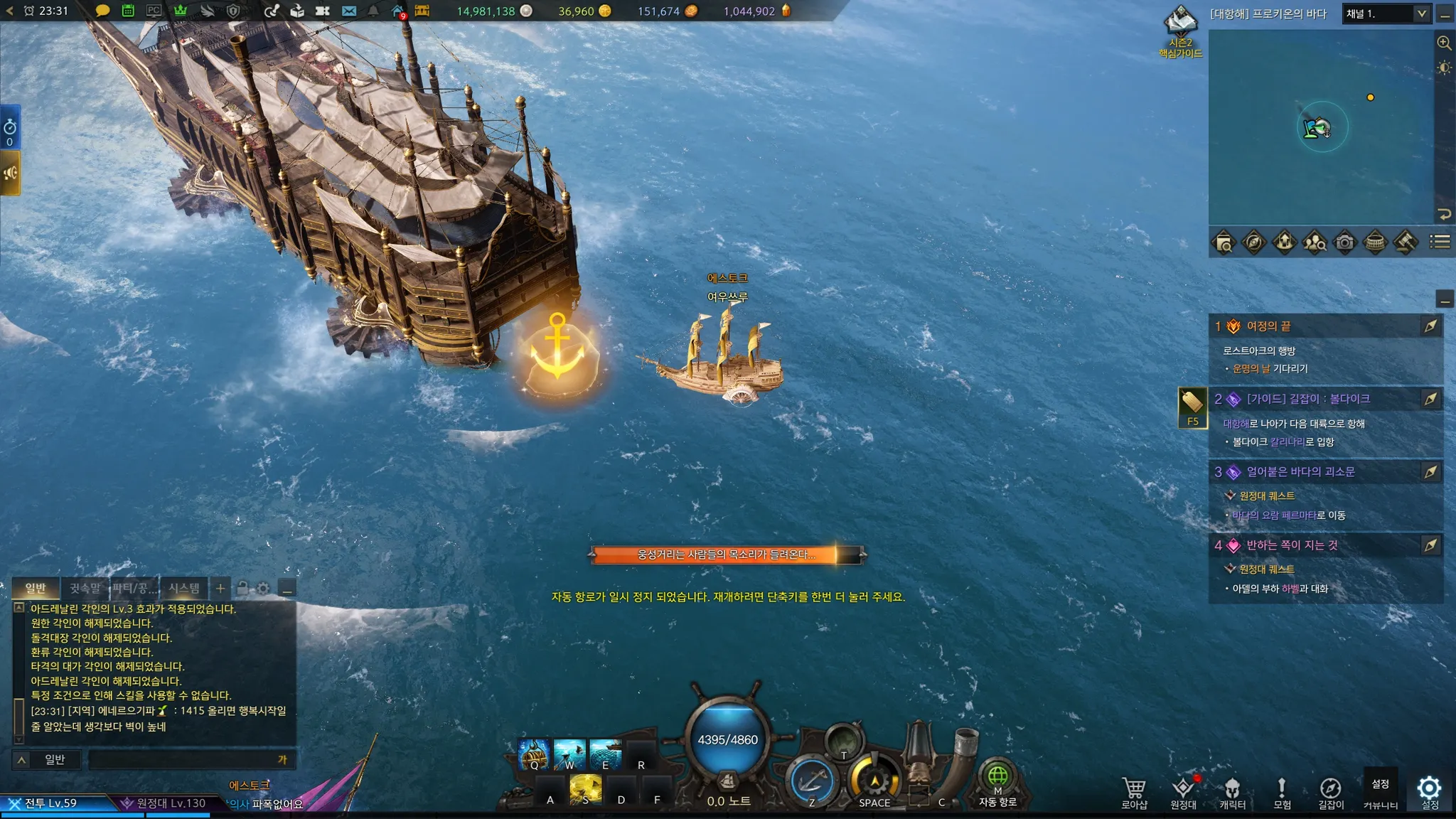Open the 캐릭터 character menu
This screenshot has height=819, width=1456.
point(1232,792)
